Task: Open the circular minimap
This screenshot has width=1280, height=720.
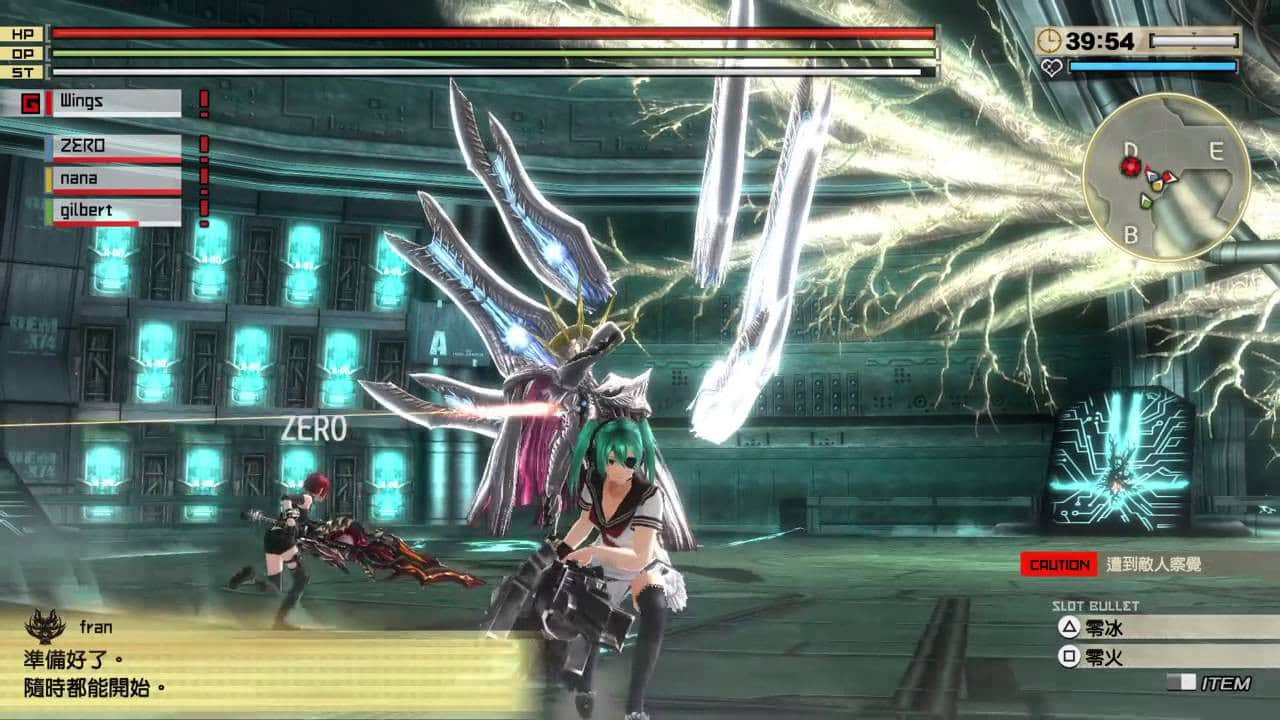Action: coord(1165,177)
